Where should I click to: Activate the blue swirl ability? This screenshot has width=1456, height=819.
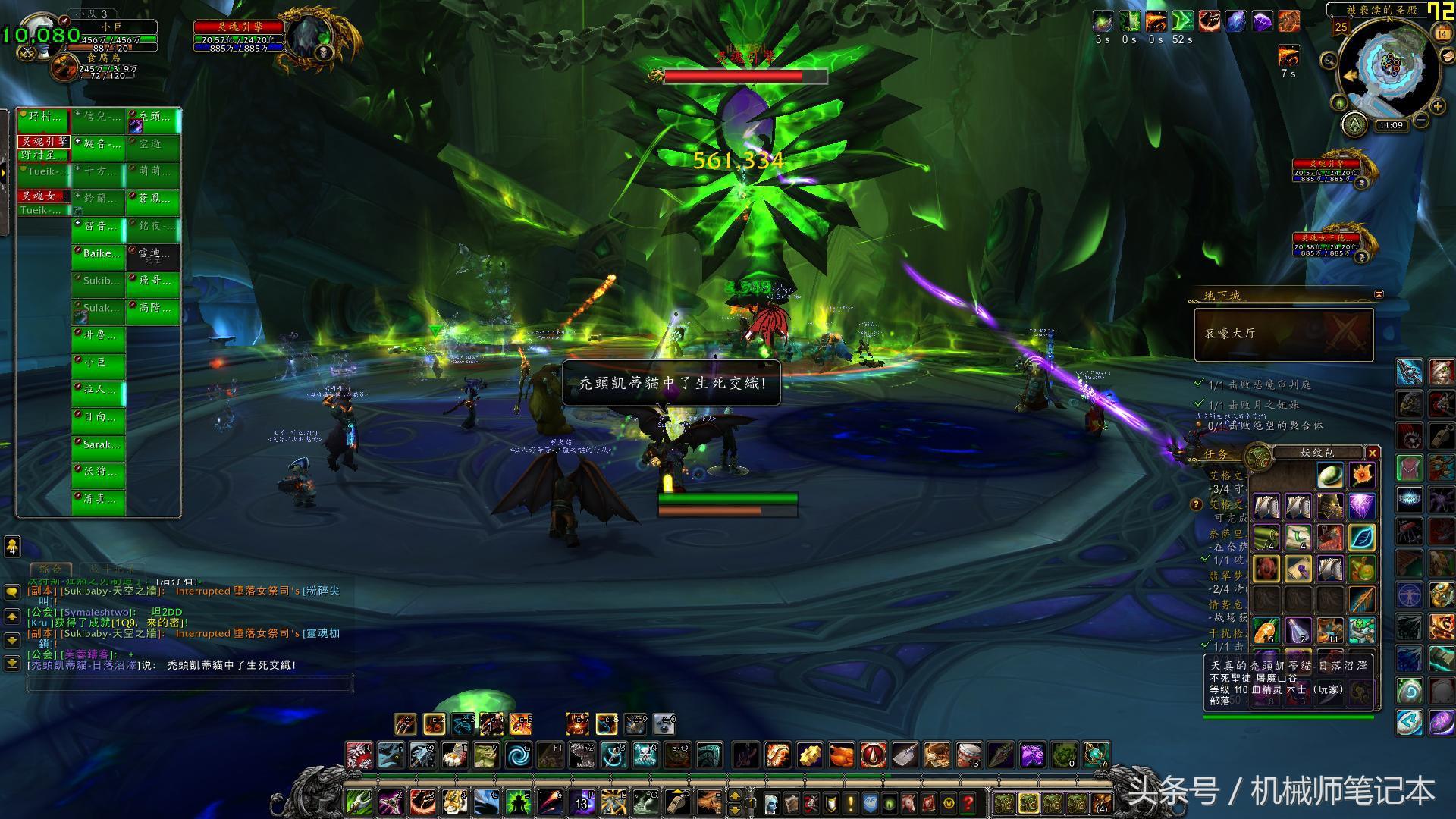tap(519, 755)
